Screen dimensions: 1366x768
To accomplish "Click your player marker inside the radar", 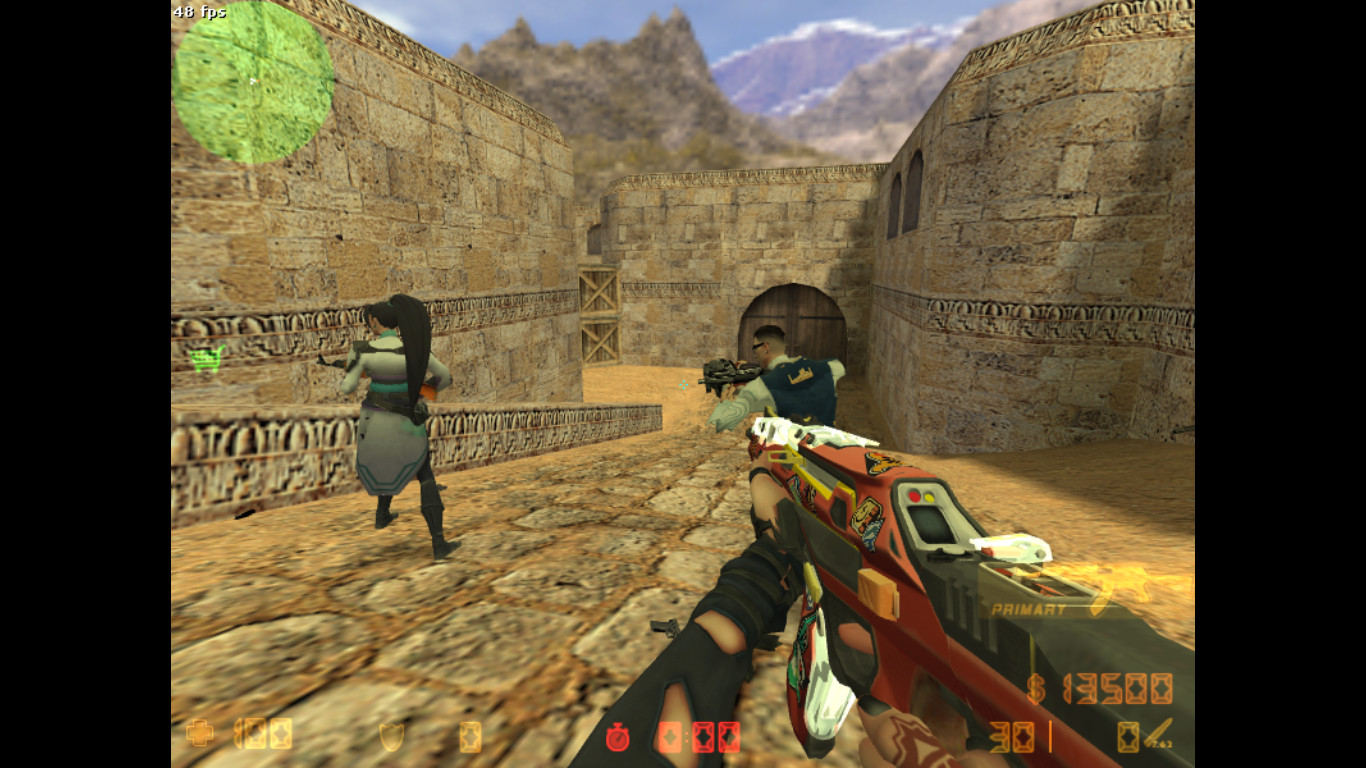I will point(256,78).
